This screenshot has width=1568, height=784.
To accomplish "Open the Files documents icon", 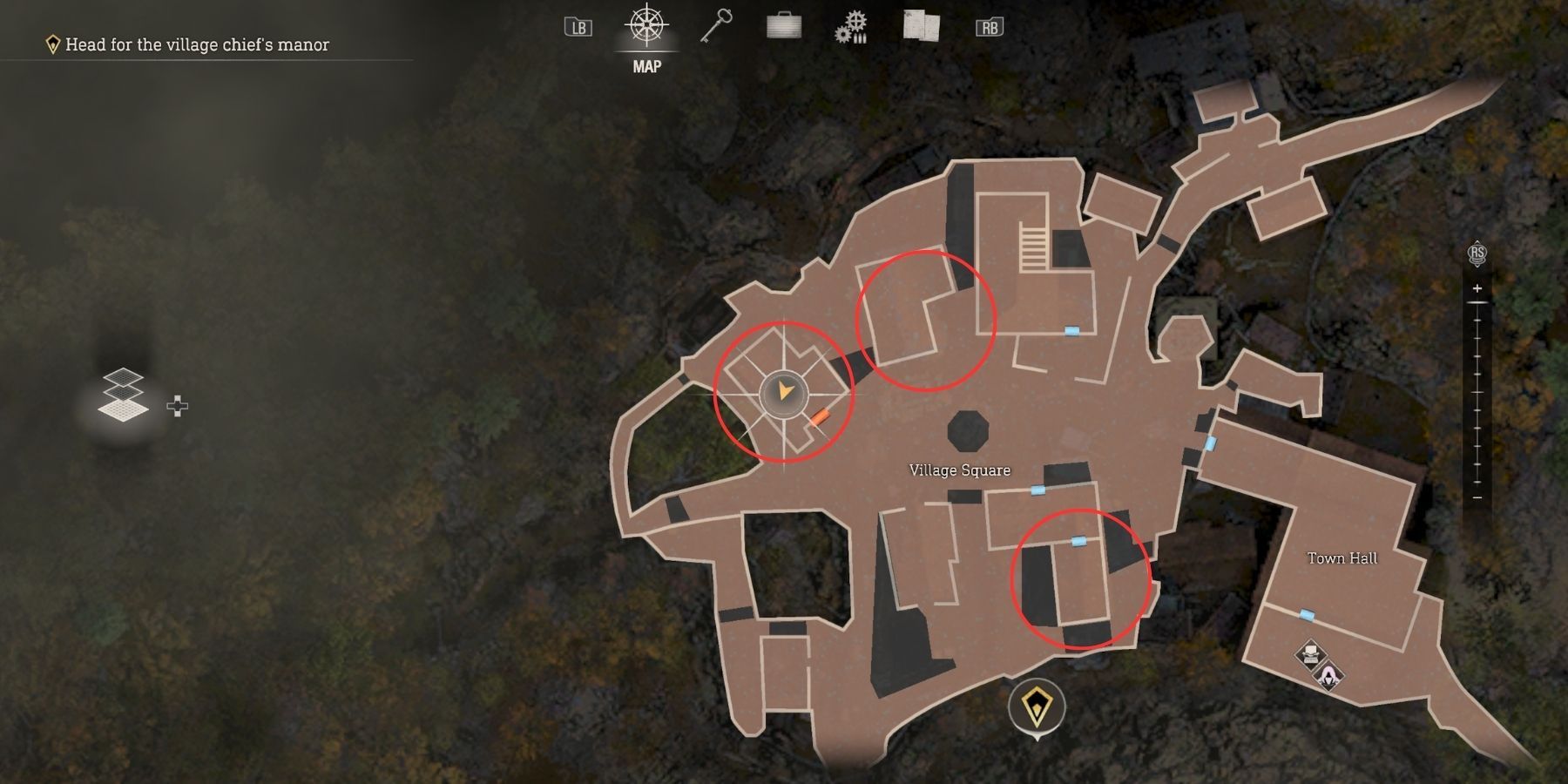I will coord(921,24).
